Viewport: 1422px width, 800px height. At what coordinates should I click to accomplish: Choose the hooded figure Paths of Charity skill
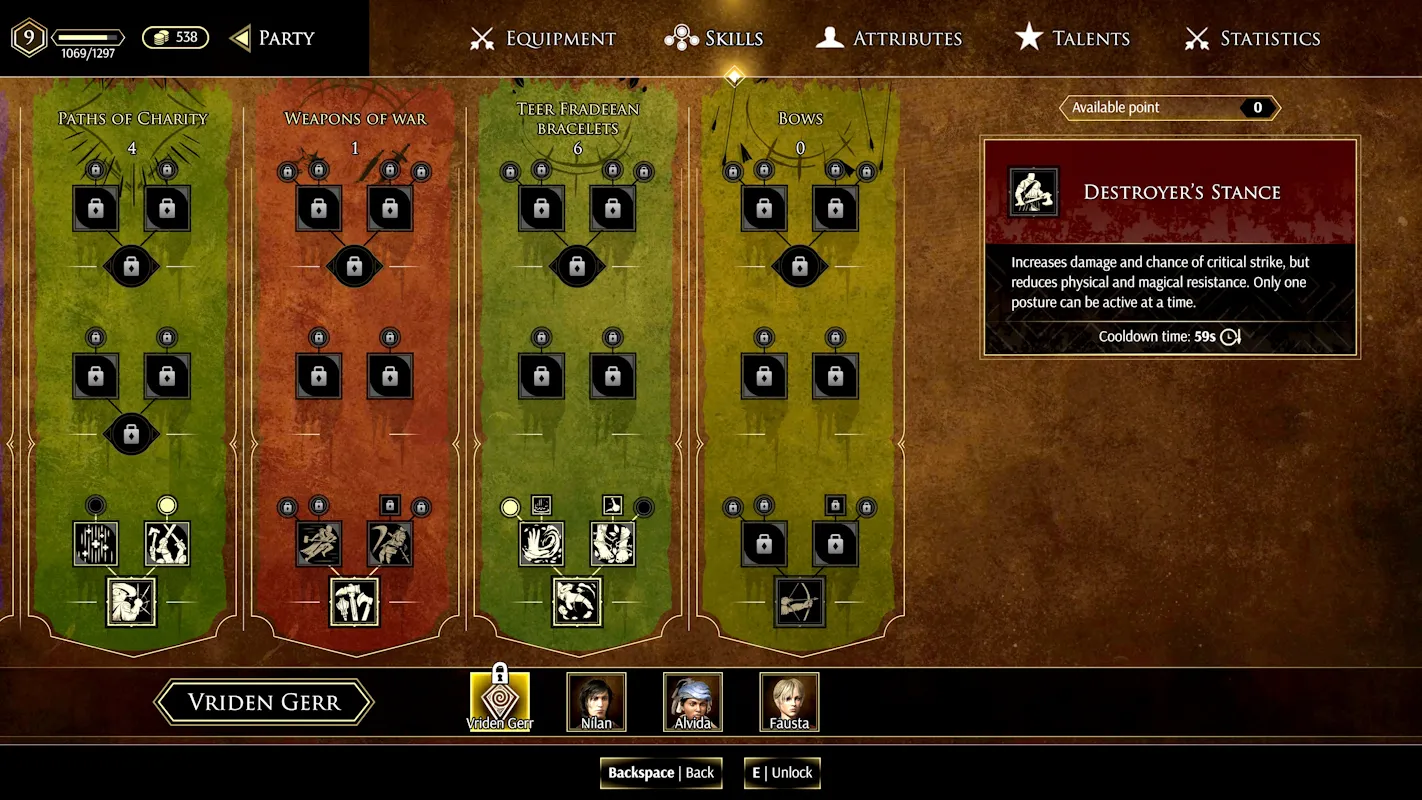[131, 602]
